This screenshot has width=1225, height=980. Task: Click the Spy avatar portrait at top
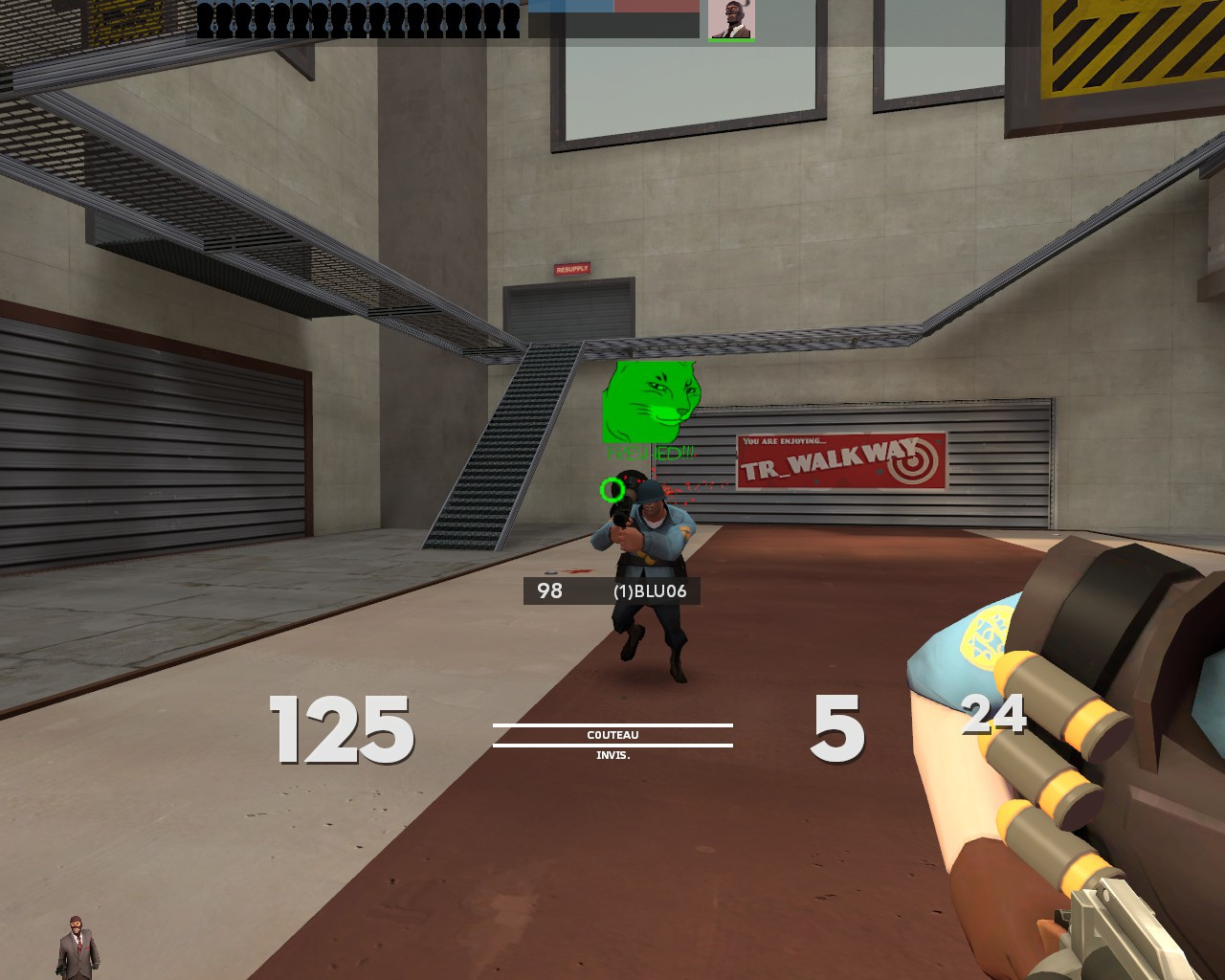730,19
